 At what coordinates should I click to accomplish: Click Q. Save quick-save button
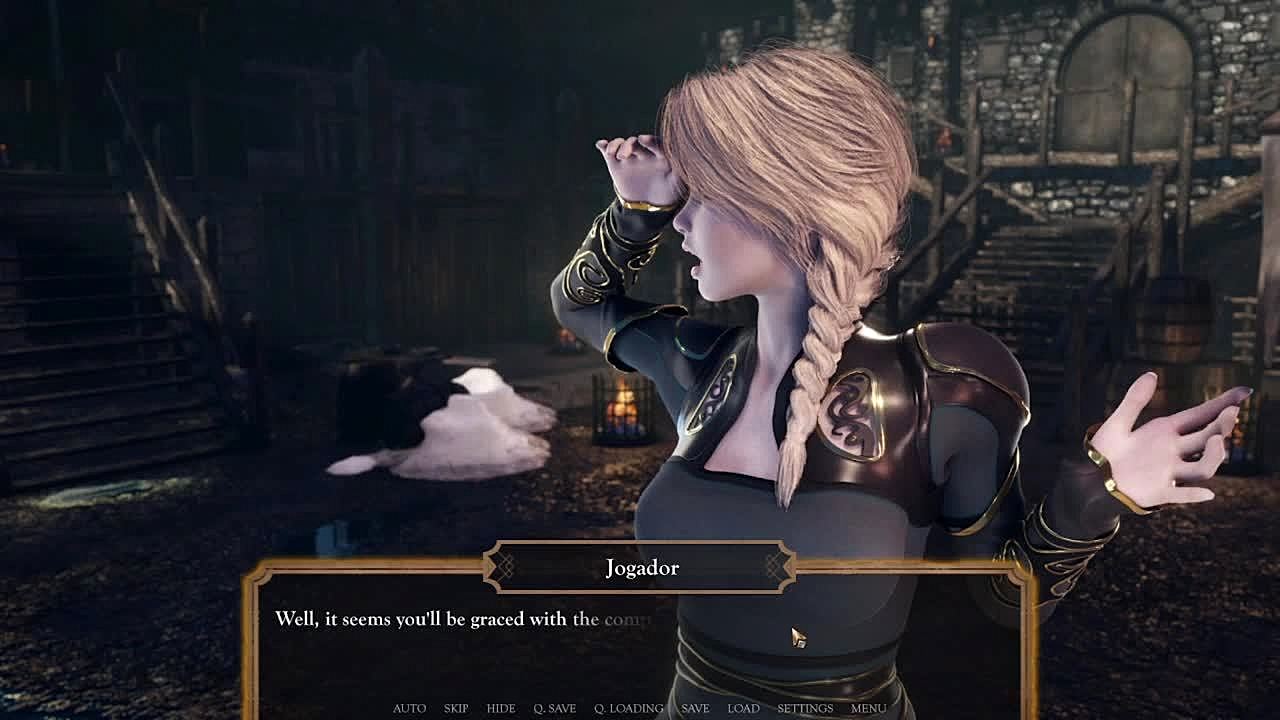tap(554, 708)
